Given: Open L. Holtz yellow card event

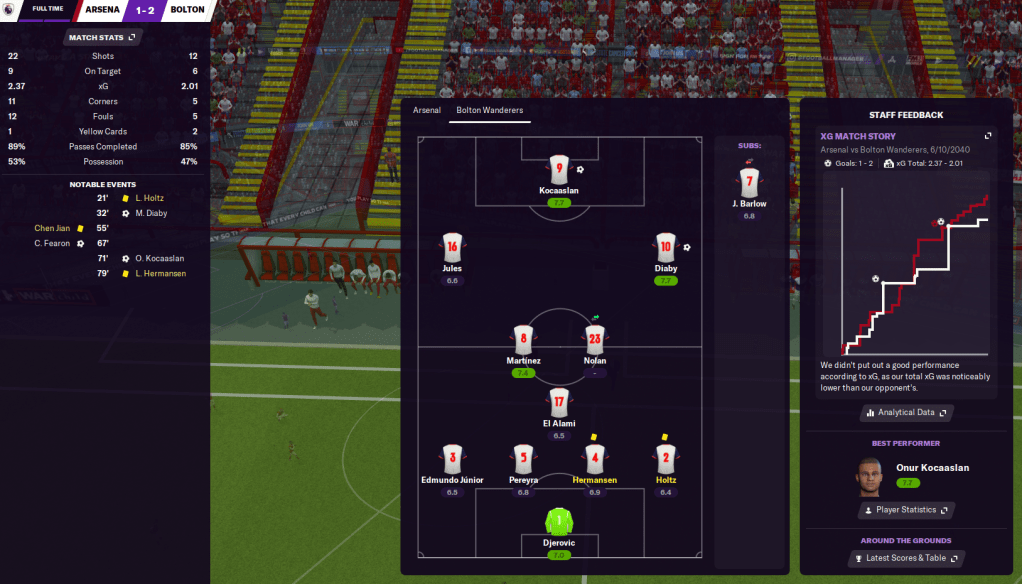Looking at the screenshot, I should point(150,198).
